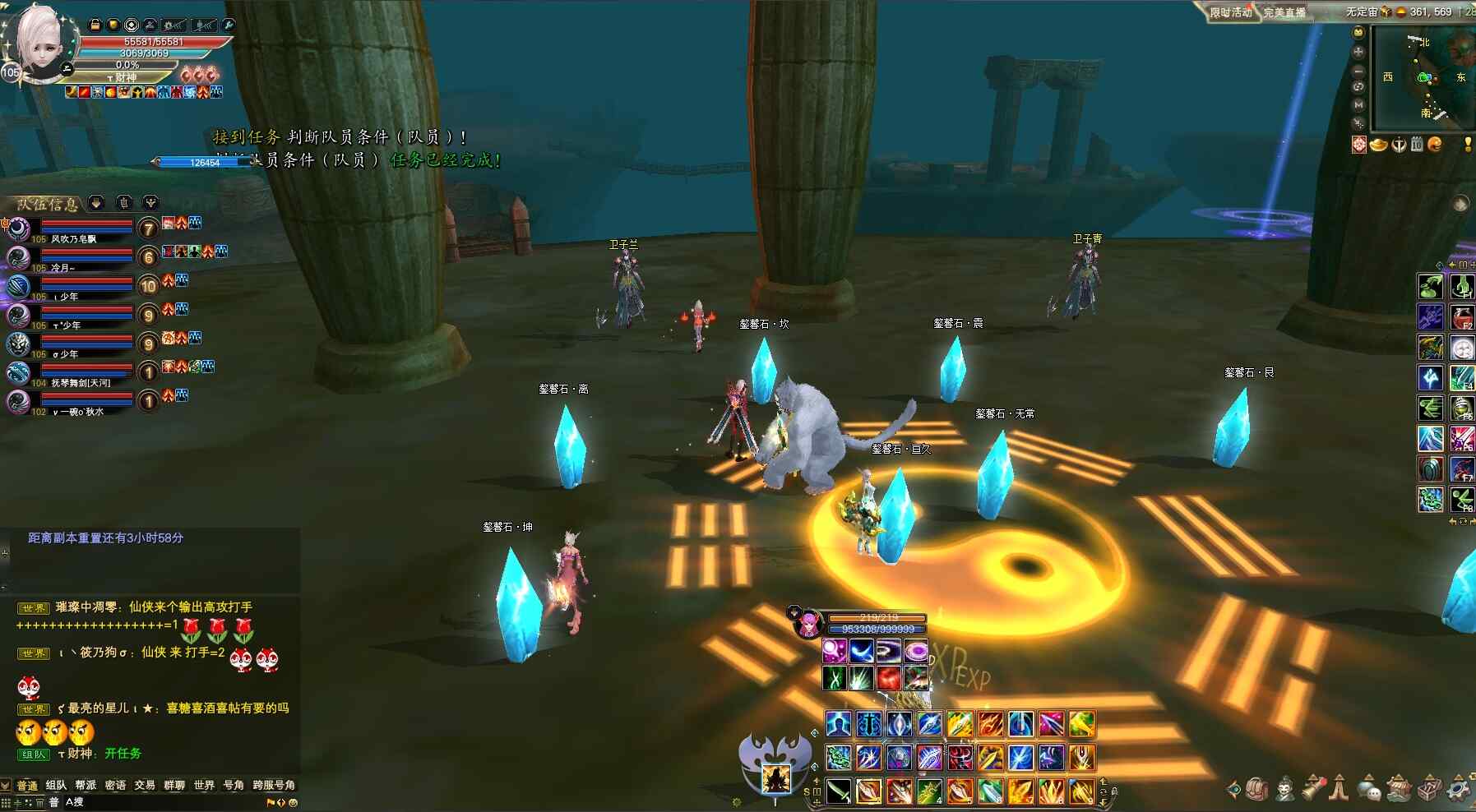This screenshot has height=812, width=1476.
Task: Switch to the 普通 chat channel tab
Action: tap(27, 786)
